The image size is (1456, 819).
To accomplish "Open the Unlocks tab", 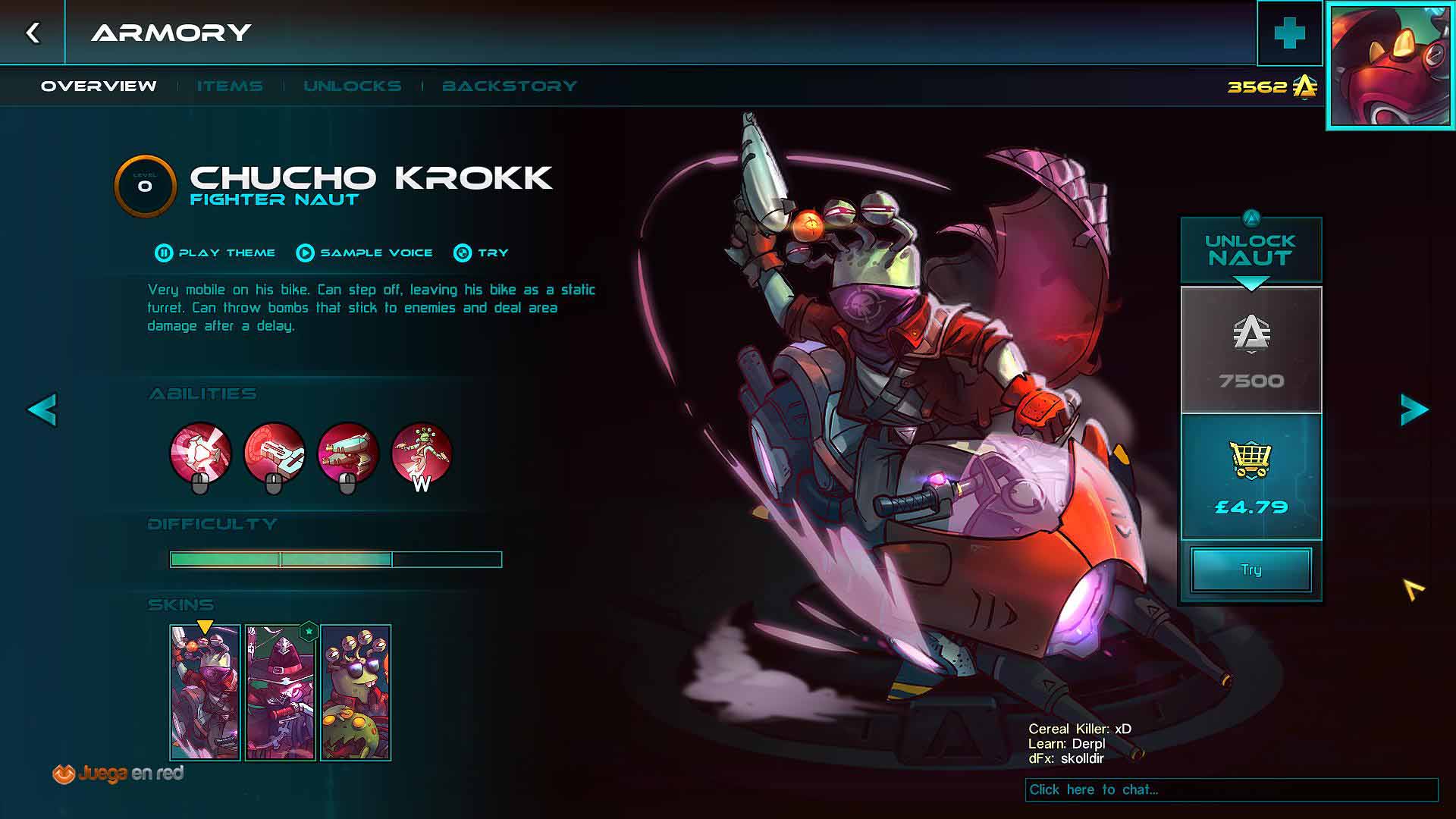I will point(353,86).
